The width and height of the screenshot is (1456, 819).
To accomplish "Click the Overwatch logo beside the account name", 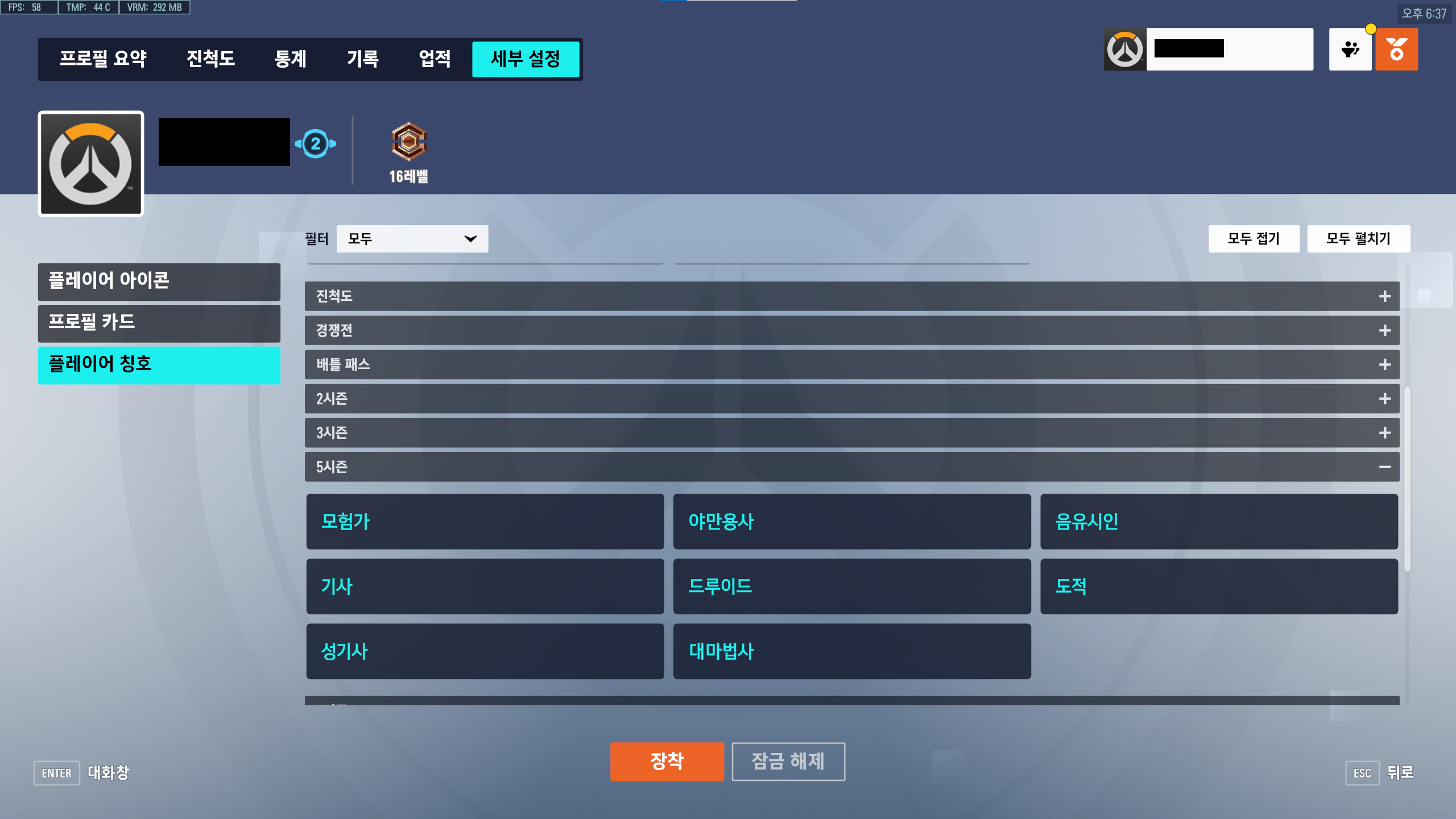I will pyautogui.click(x=1126, y=49).
